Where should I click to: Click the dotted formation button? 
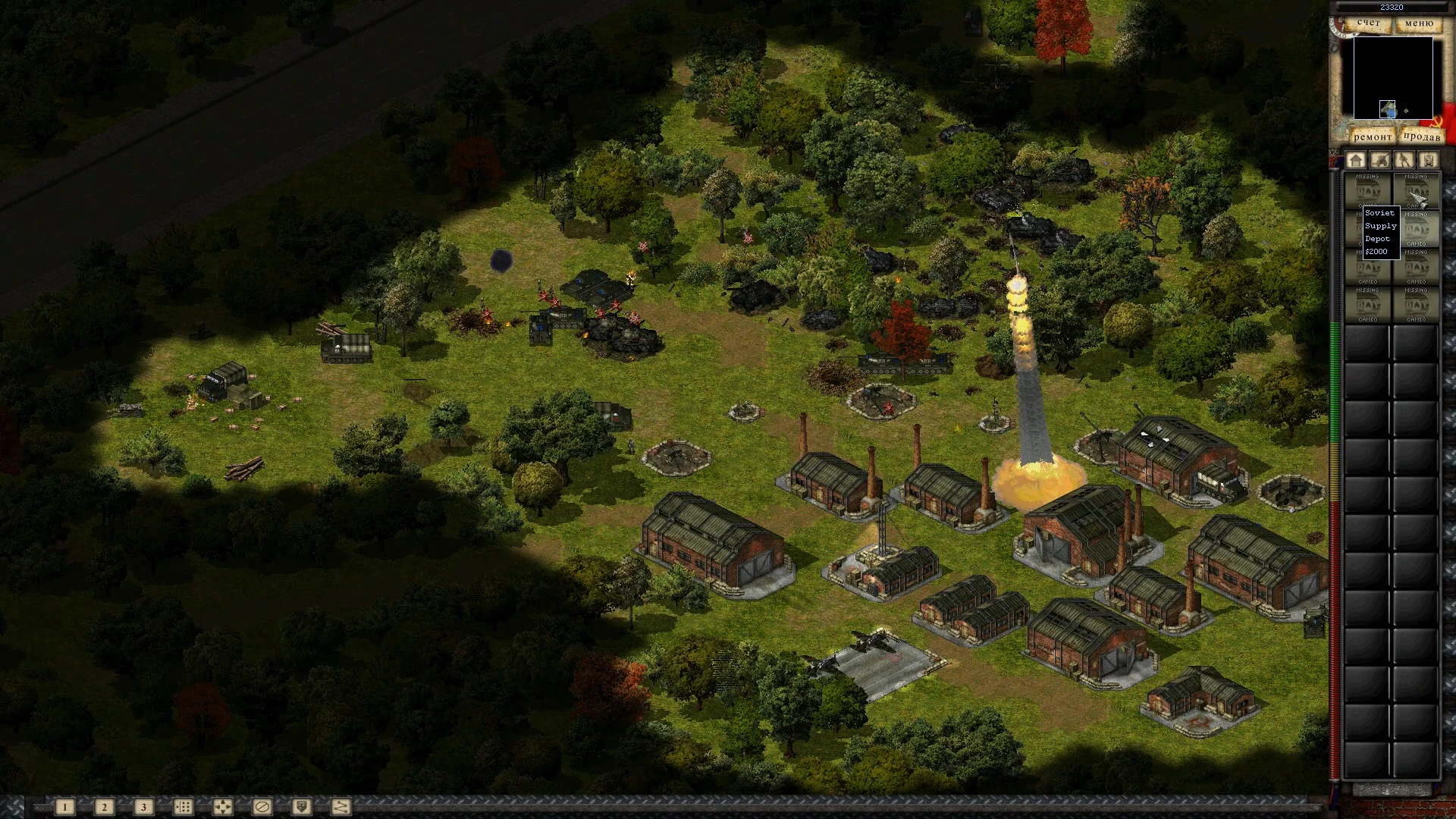click(x=183, y=807)
